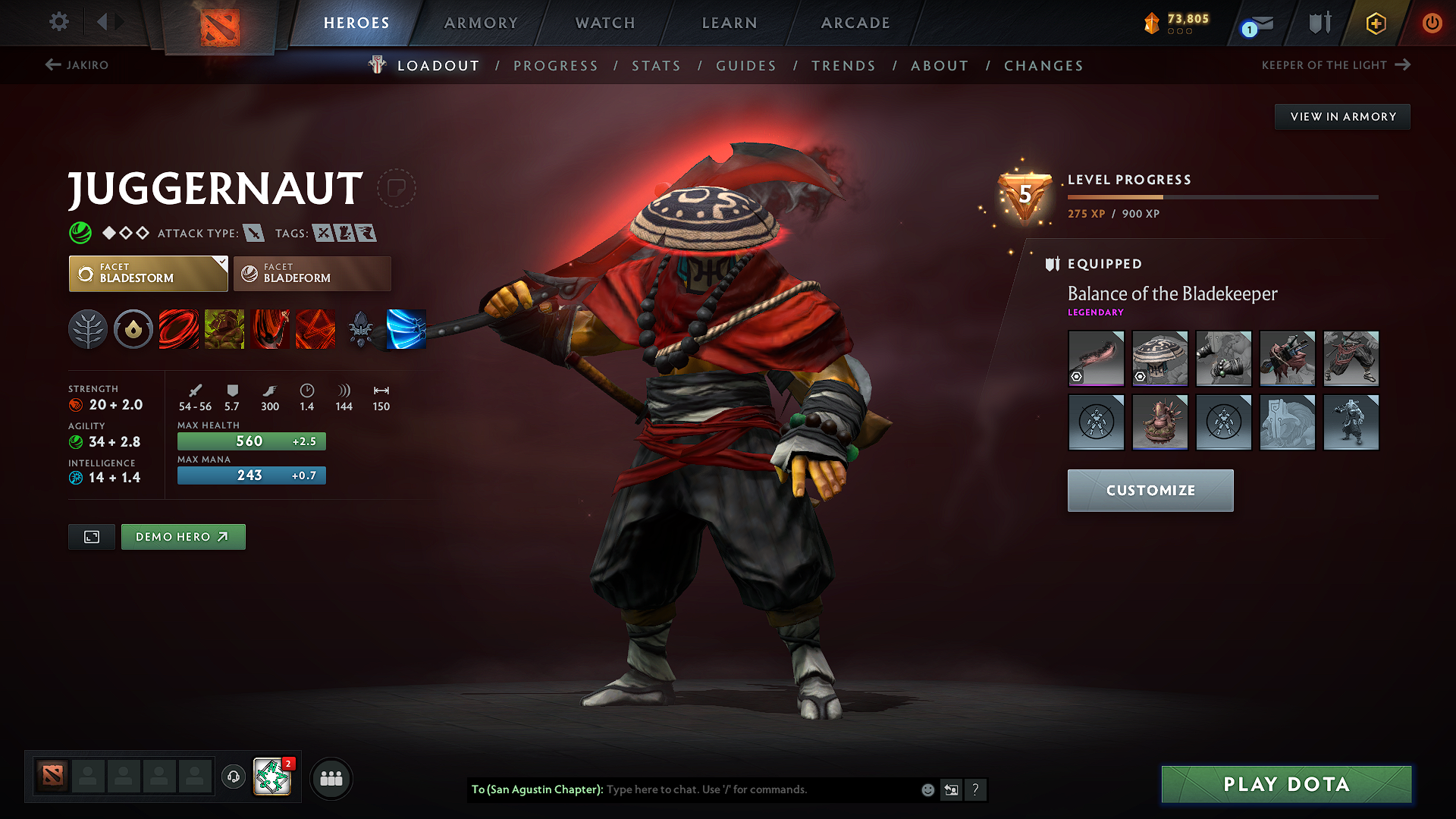Select the Bladeform facet
1456x819 pixels.
(x=312, y=273)
